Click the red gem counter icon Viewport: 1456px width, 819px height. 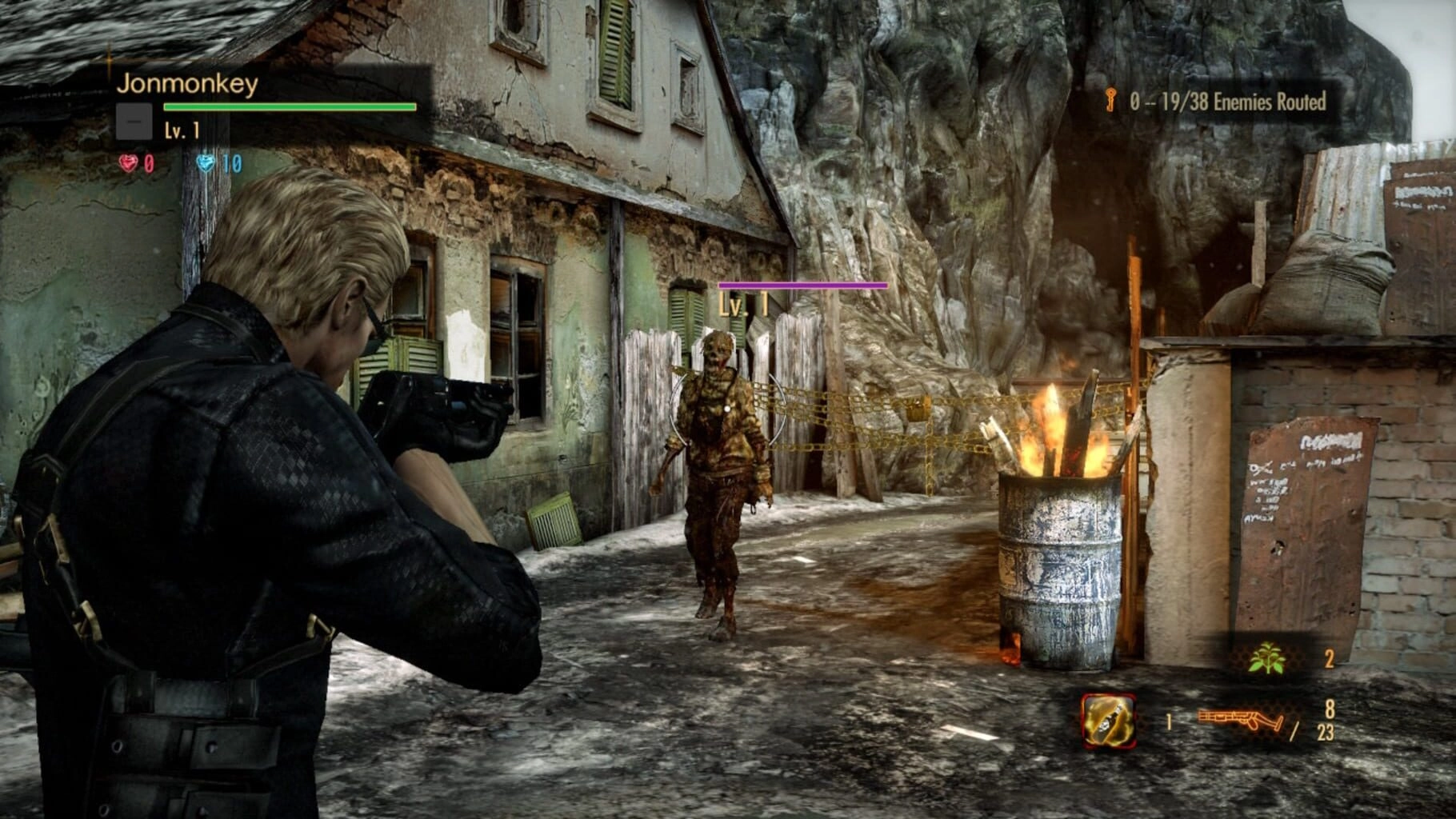coord(128,163)
